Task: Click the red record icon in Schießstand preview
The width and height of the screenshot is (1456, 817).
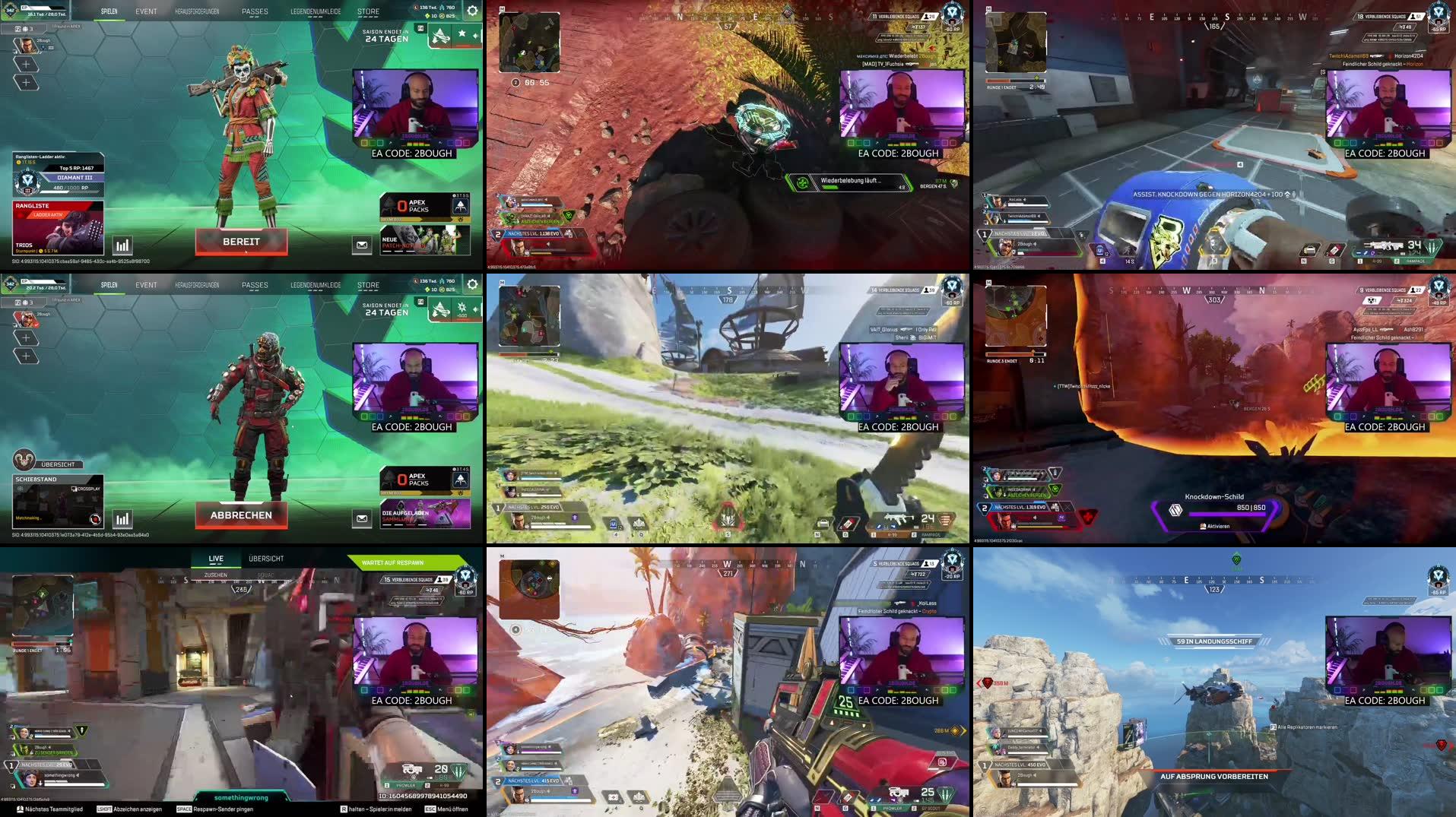Action: pyautogui.click(x=95, y=519)
